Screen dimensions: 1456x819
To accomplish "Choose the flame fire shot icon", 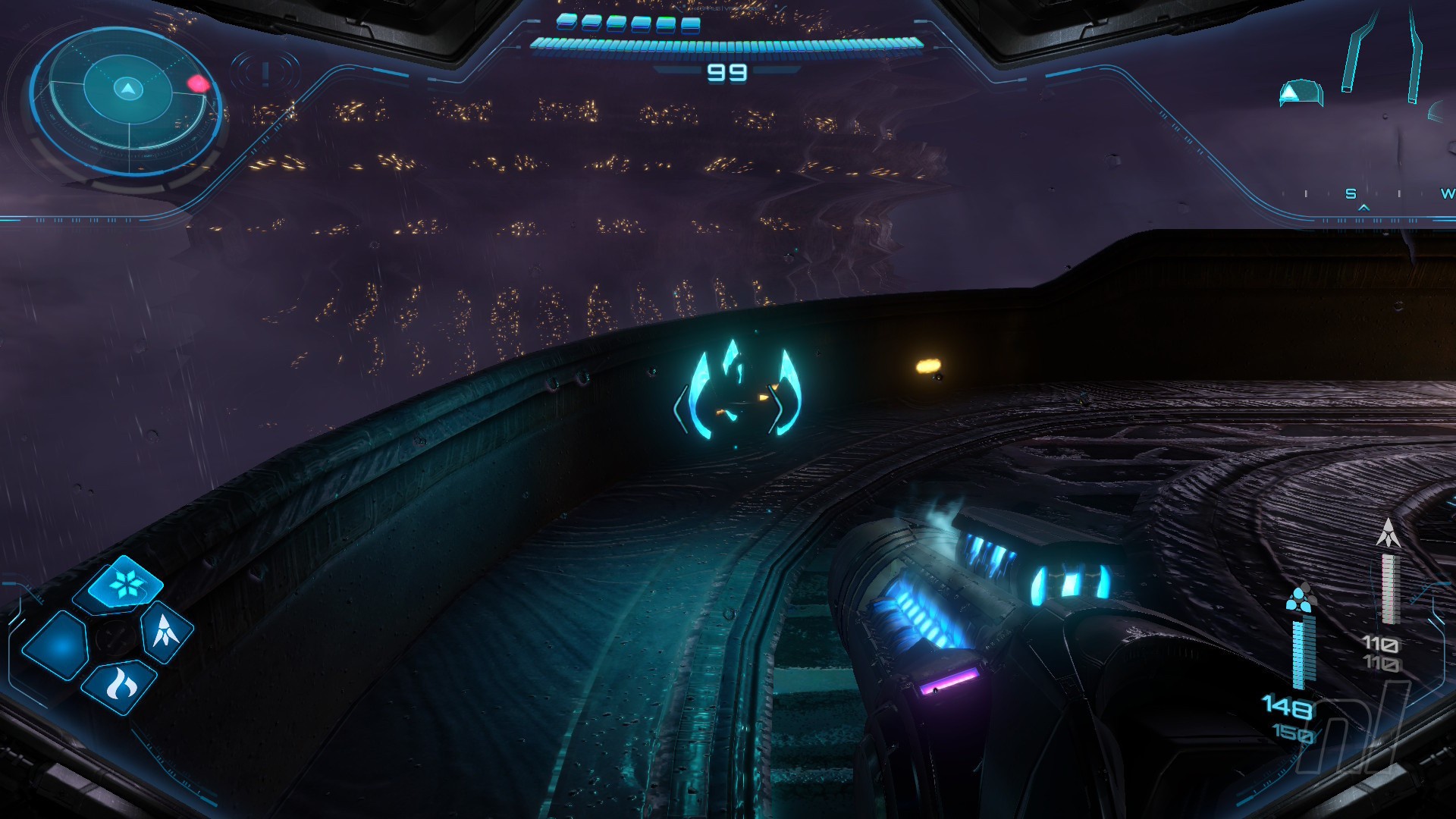I will (121, 685).
